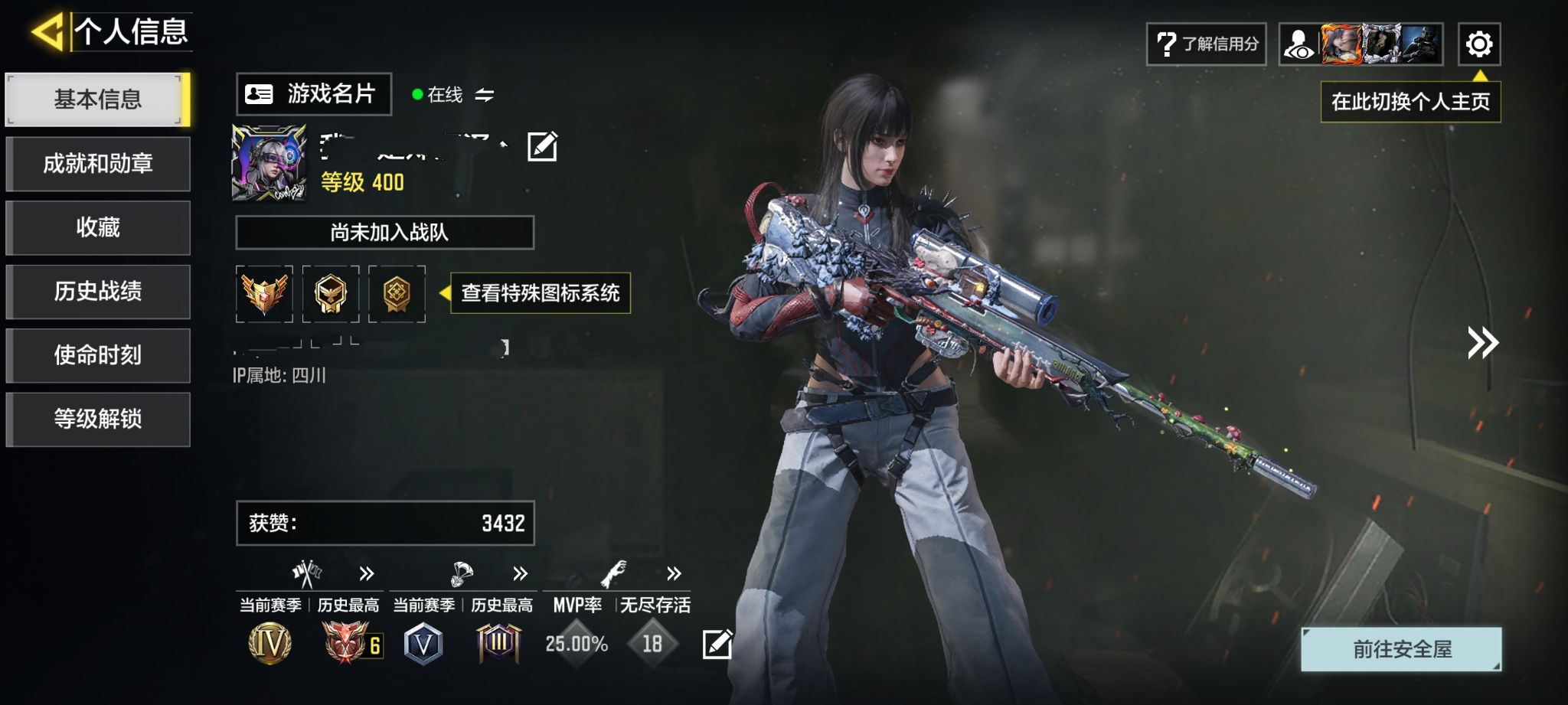The height and width of the screenshot is (705, 1568).
Task: Click the profile homepage switcher thumbnails
Action: pyautogui.click(x=1361, y=44)
